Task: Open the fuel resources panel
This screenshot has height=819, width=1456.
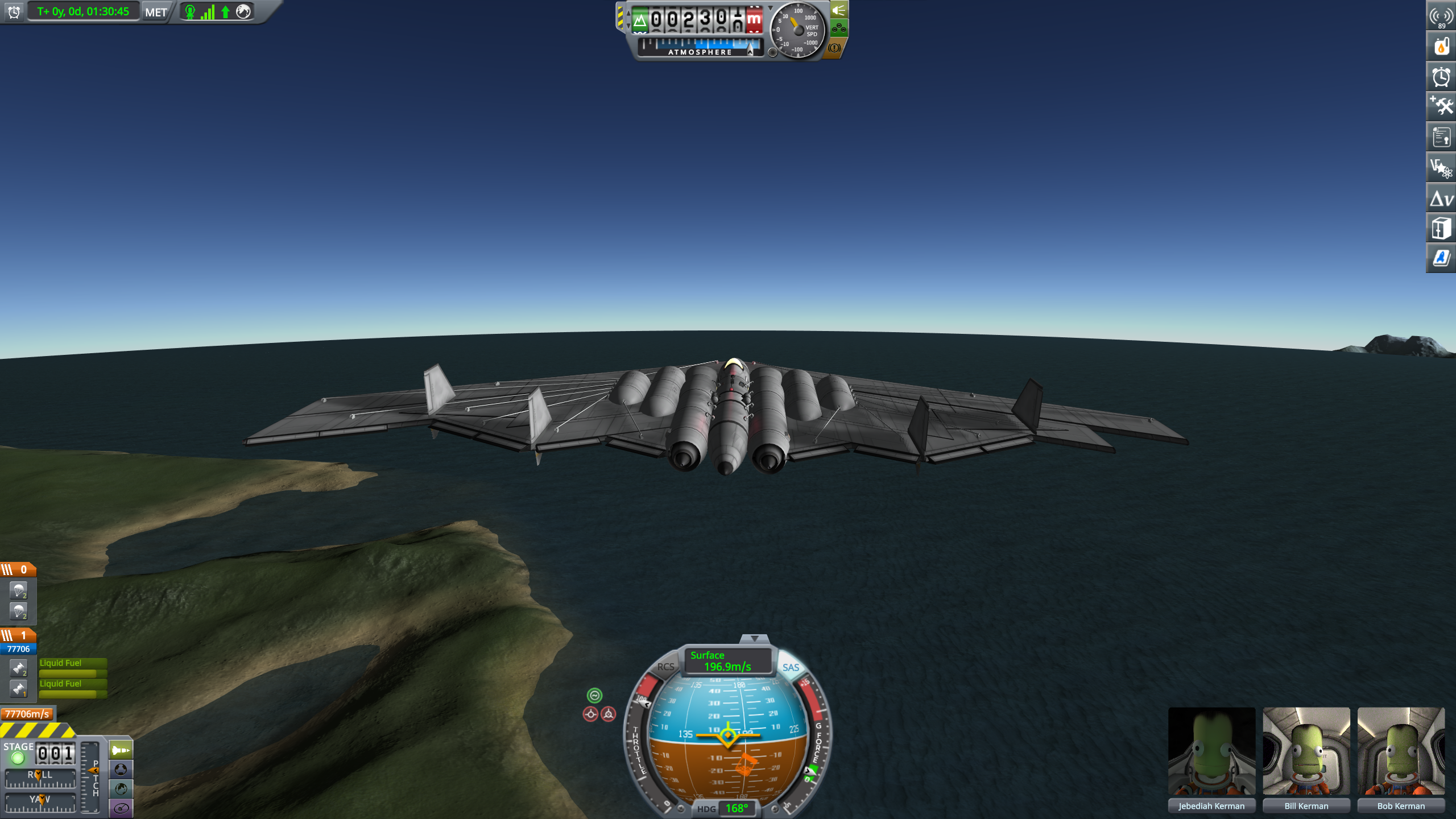Action: [x=1441, y=47]
